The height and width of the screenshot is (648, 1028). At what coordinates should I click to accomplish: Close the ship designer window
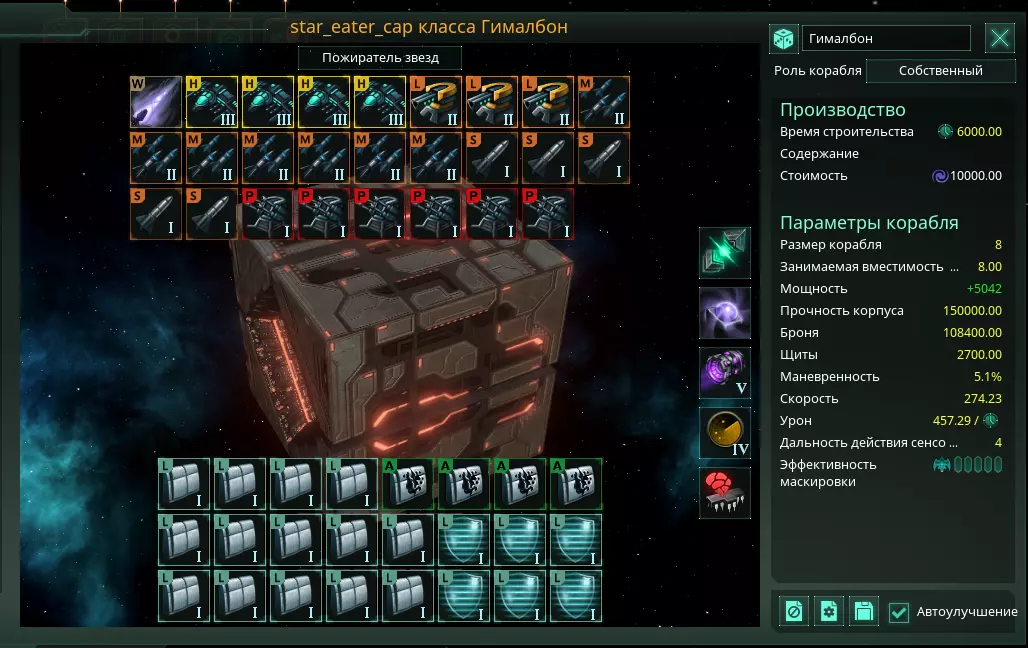1000,39
